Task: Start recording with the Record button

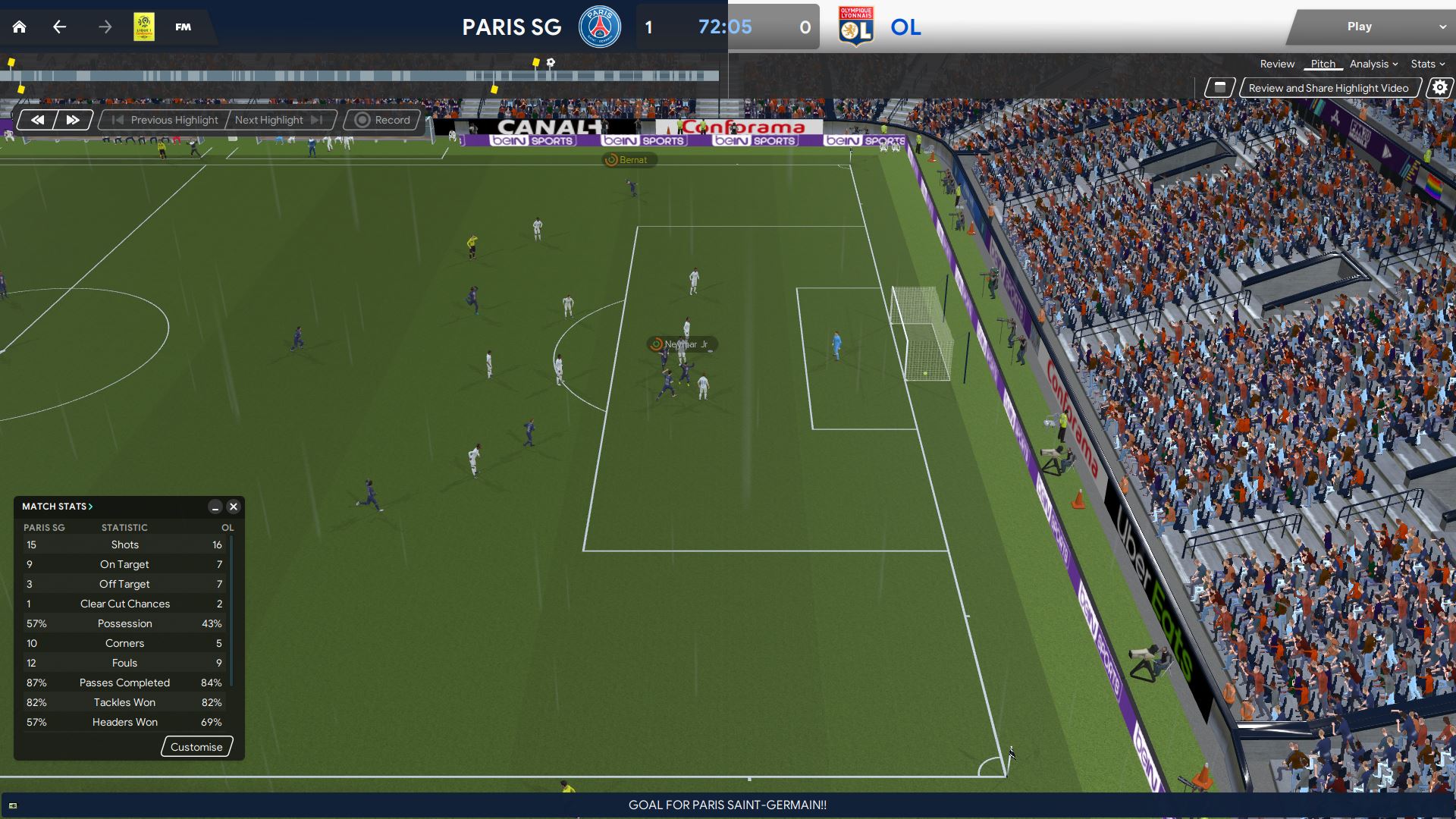Action: coord(383,120)
